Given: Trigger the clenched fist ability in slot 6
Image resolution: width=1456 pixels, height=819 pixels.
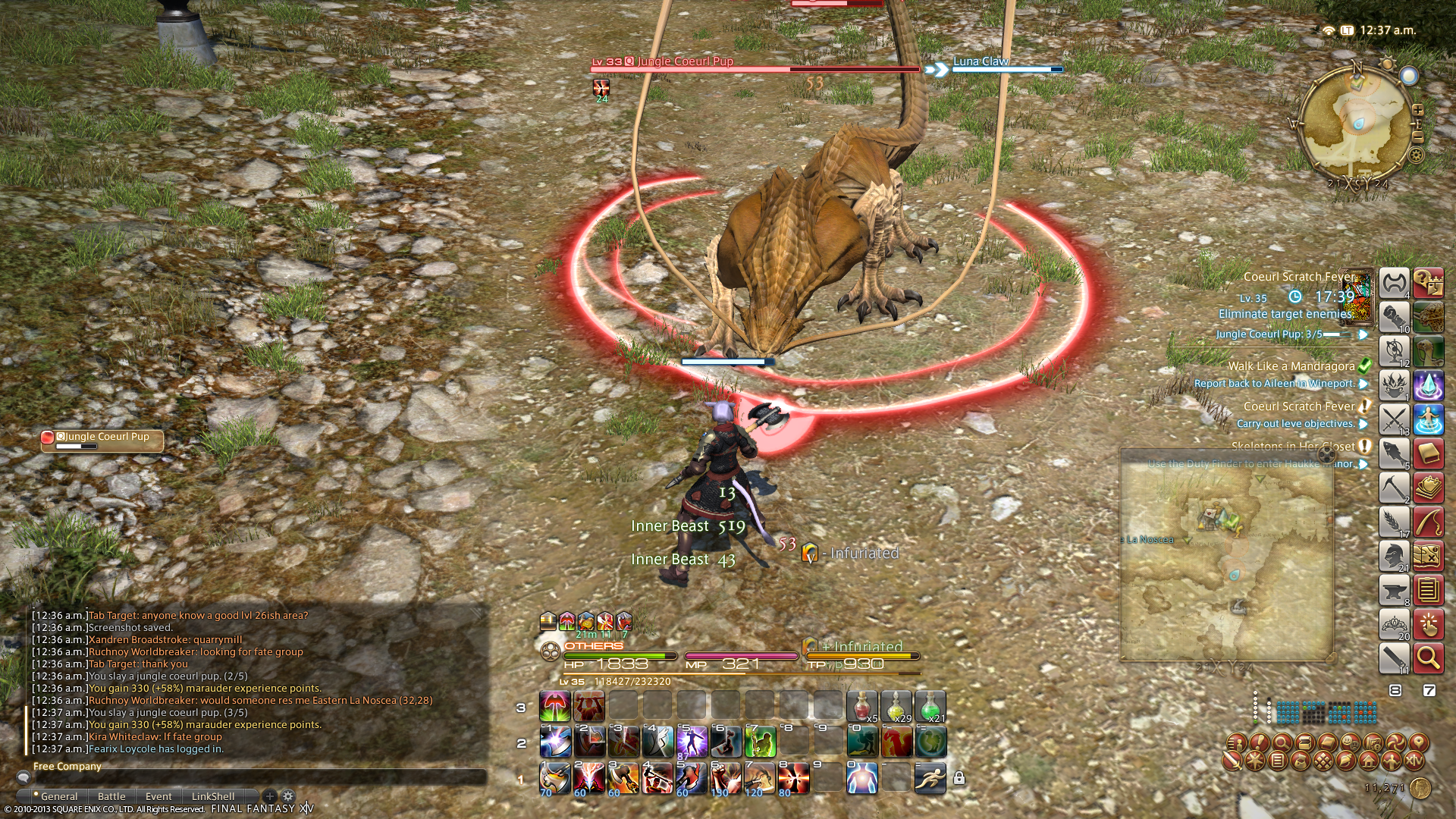Looking at the screenshot, I should click(726, 778).
